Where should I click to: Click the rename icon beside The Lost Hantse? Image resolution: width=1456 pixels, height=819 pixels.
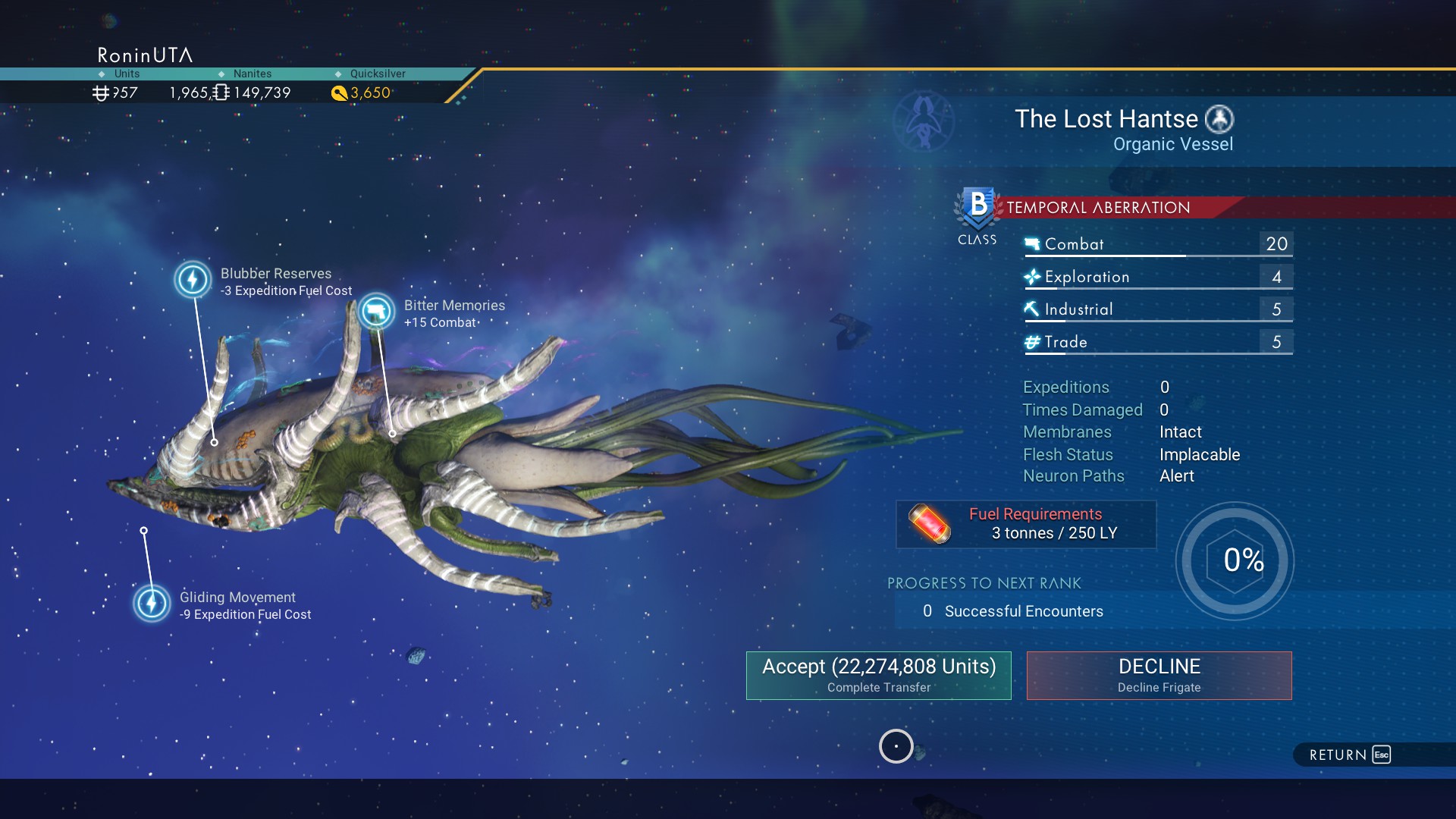[1219, 119]
